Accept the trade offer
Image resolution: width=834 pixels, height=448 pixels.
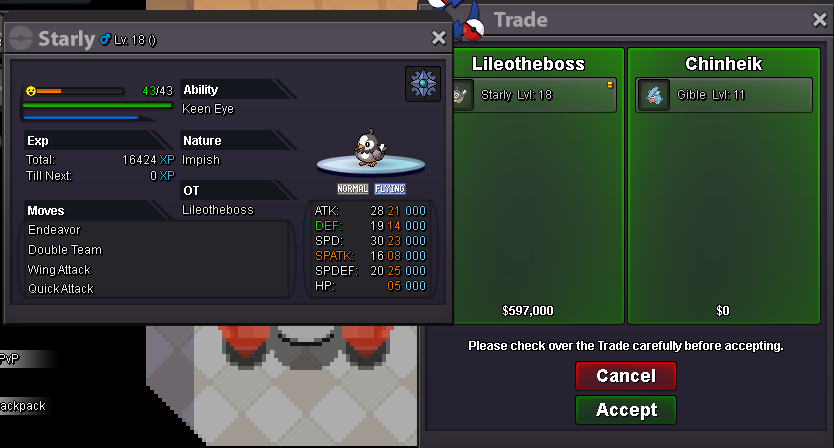[x=626, y=410]
